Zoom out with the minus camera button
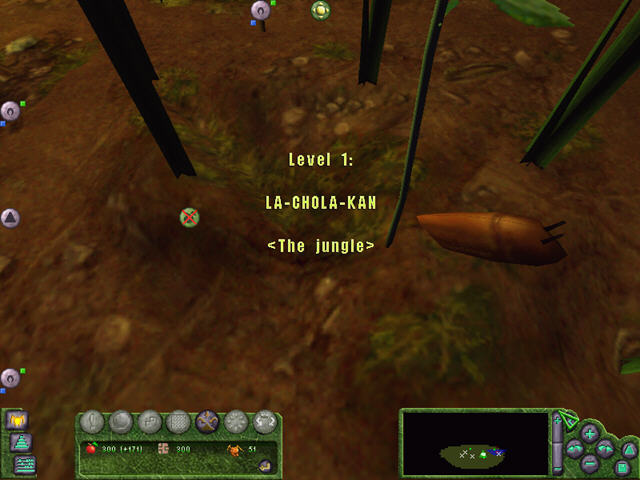This screenshot has width=640, height=480. [589, 463]
